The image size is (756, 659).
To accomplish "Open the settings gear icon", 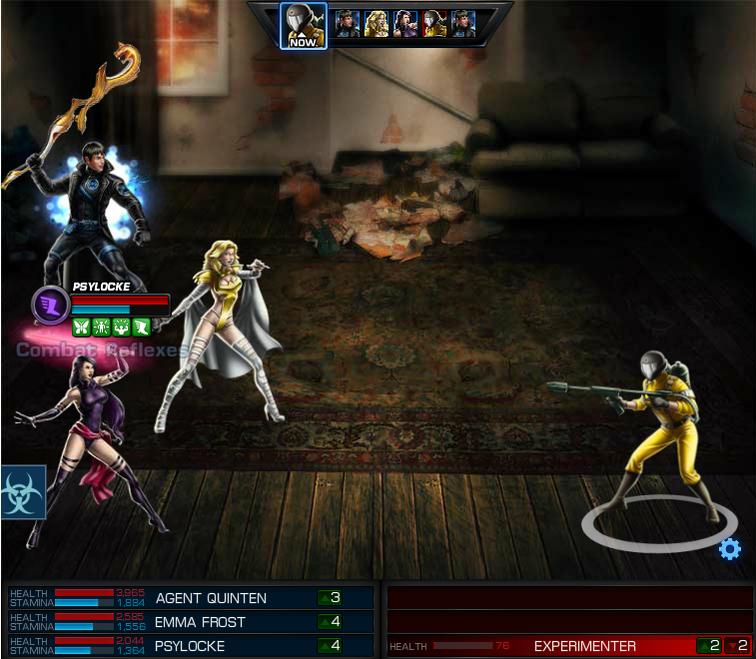I will click(730, 548).
